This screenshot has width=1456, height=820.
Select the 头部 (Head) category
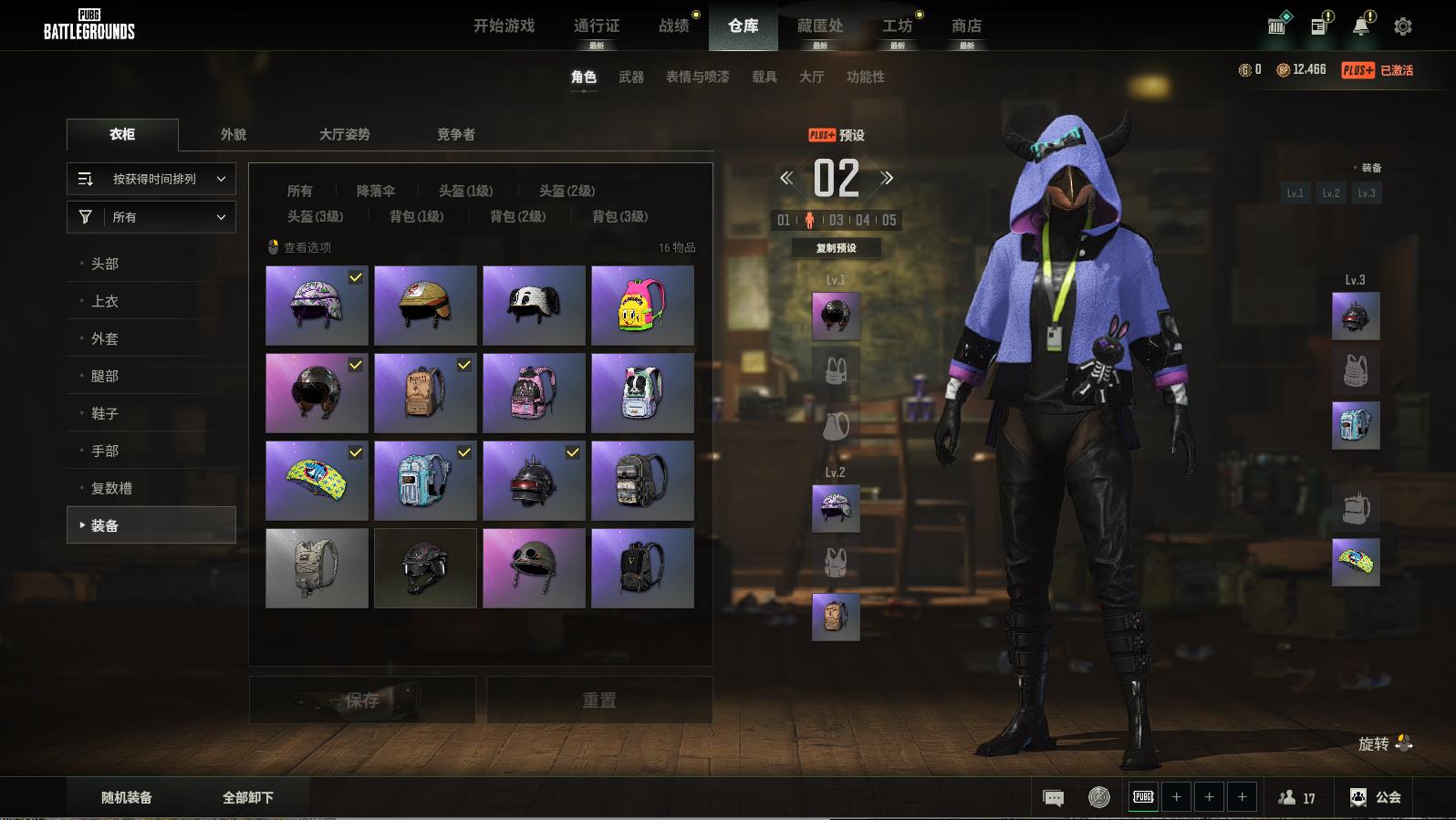tap(105, 264)
